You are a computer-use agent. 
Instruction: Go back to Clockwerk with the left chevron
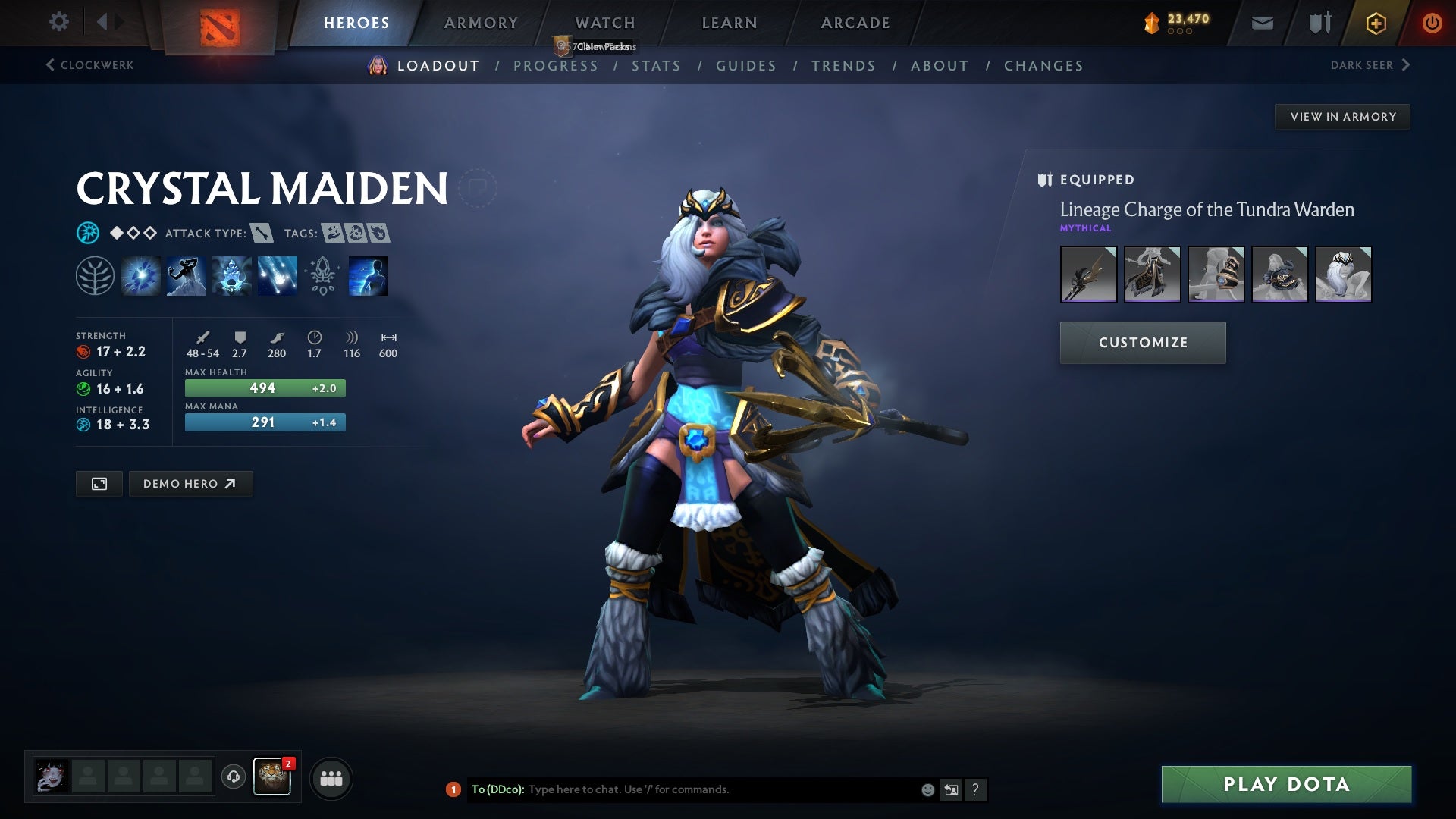coord(51,65)
